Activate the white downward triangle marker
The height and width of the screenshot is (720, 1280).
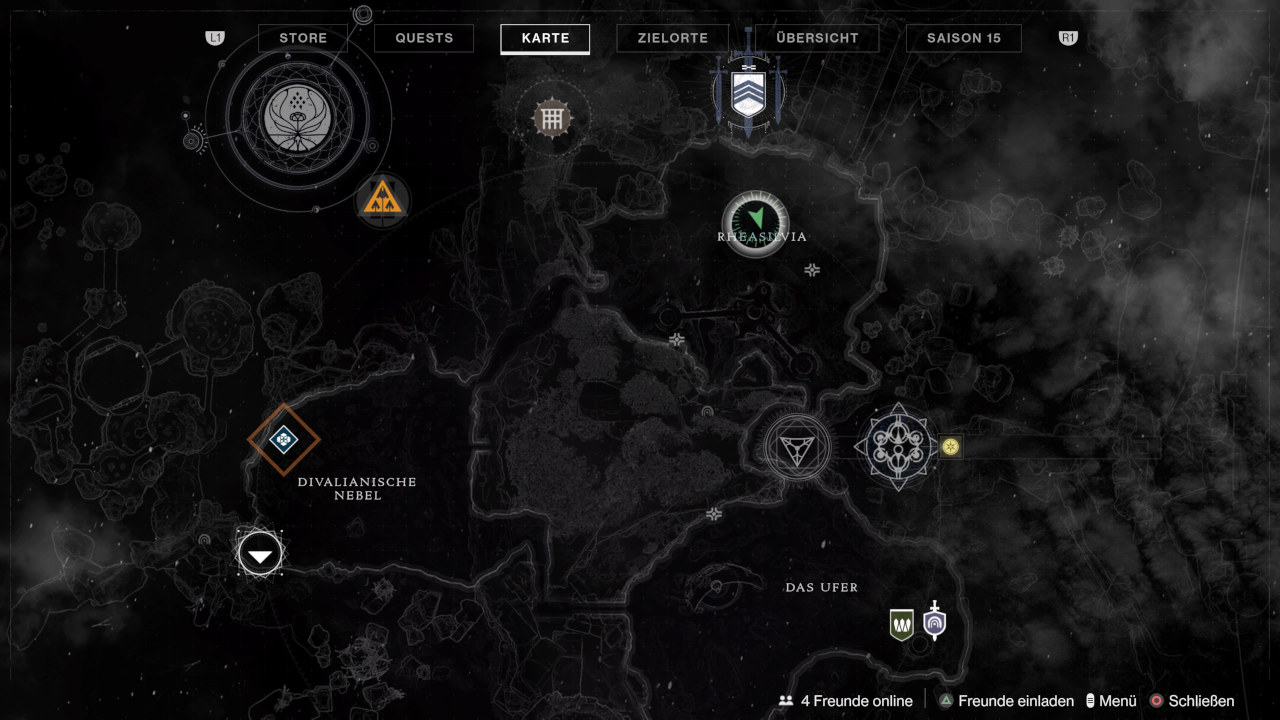260,553
